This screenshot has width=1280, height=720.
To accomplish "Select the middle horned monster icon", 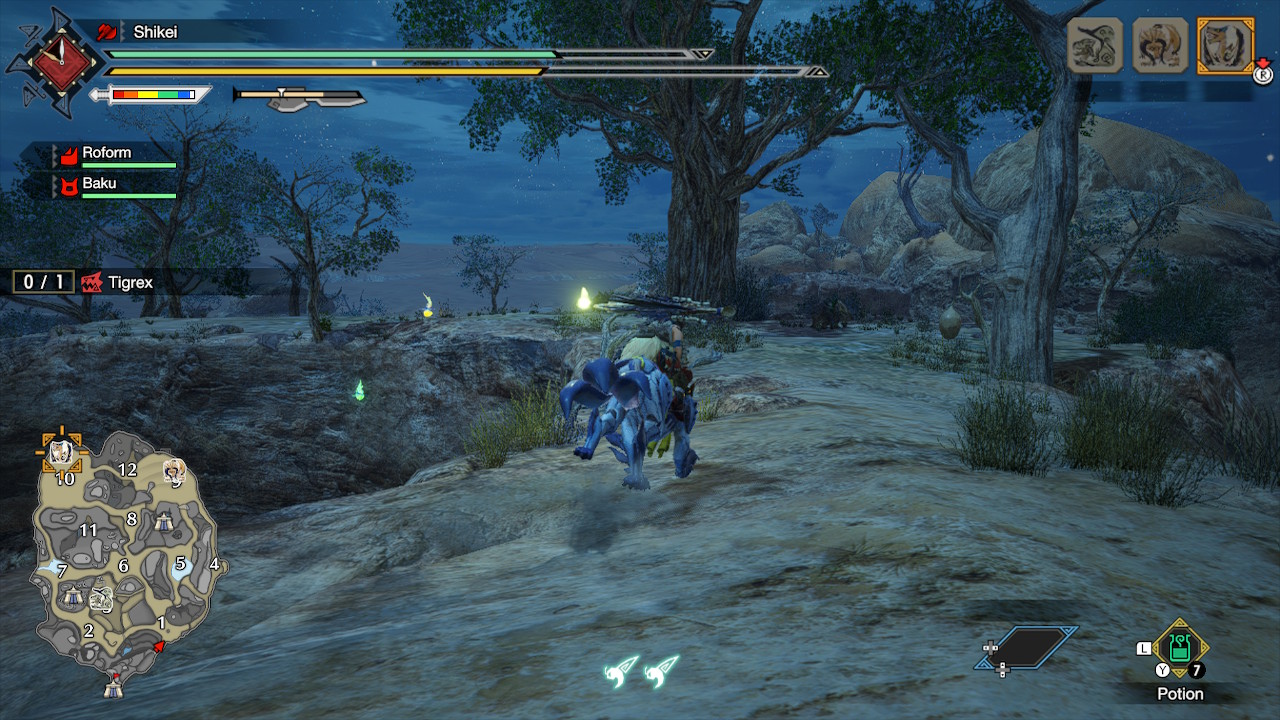I will [x=1160, y=46].
